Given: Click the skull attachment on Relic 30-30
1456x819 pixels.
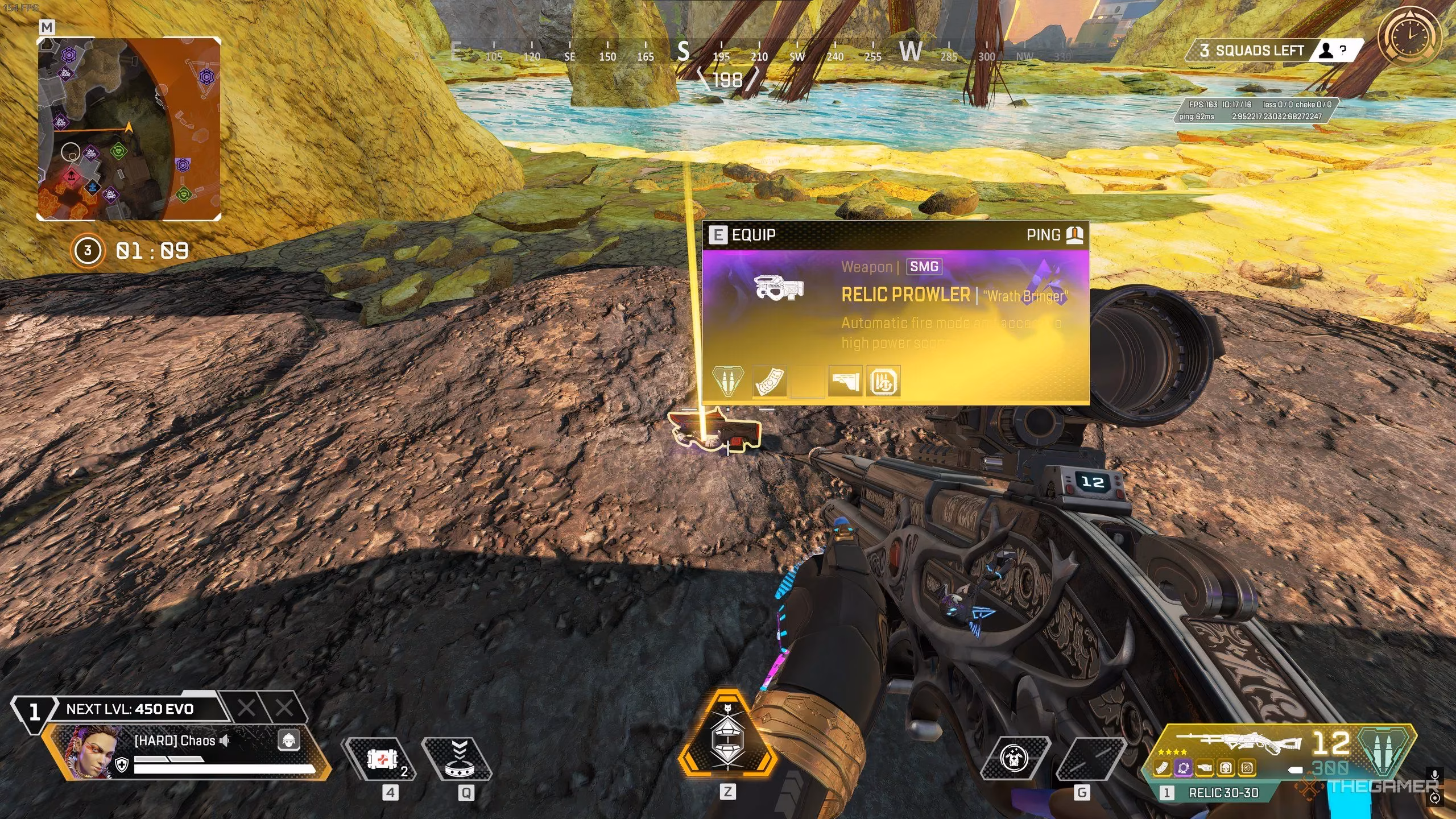Looking at the screenshot, I should pyautogui.click(x=1226, y=768).
